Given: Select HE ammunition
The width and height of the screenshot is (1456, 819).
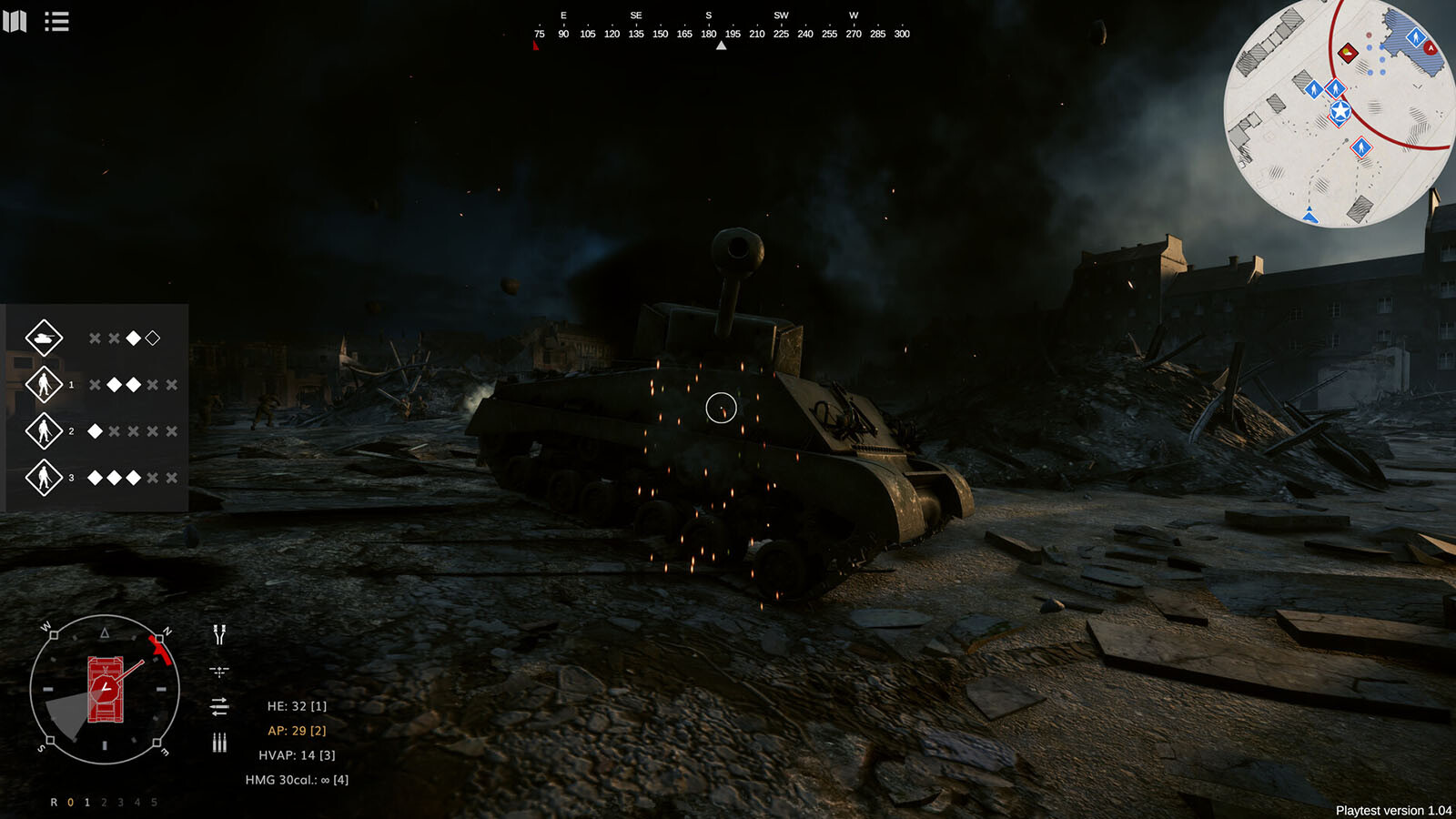Looking at the screenshot, I should (297, 706).
